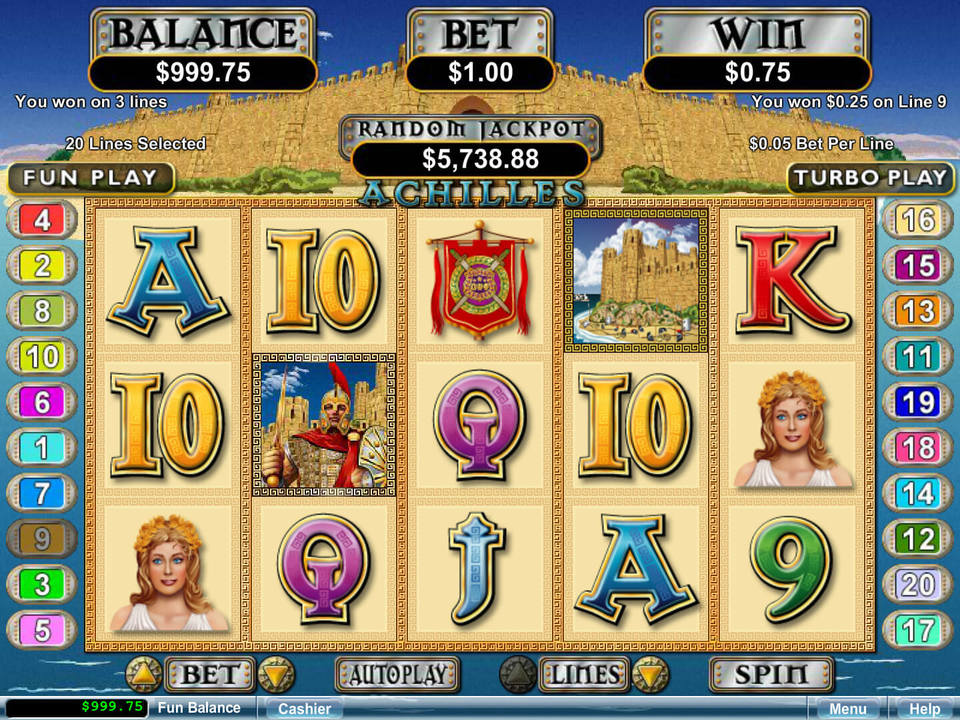Screen dimensions: 960x720
Task: Activate payline 9 marker
Action: [x=42, y=539]
